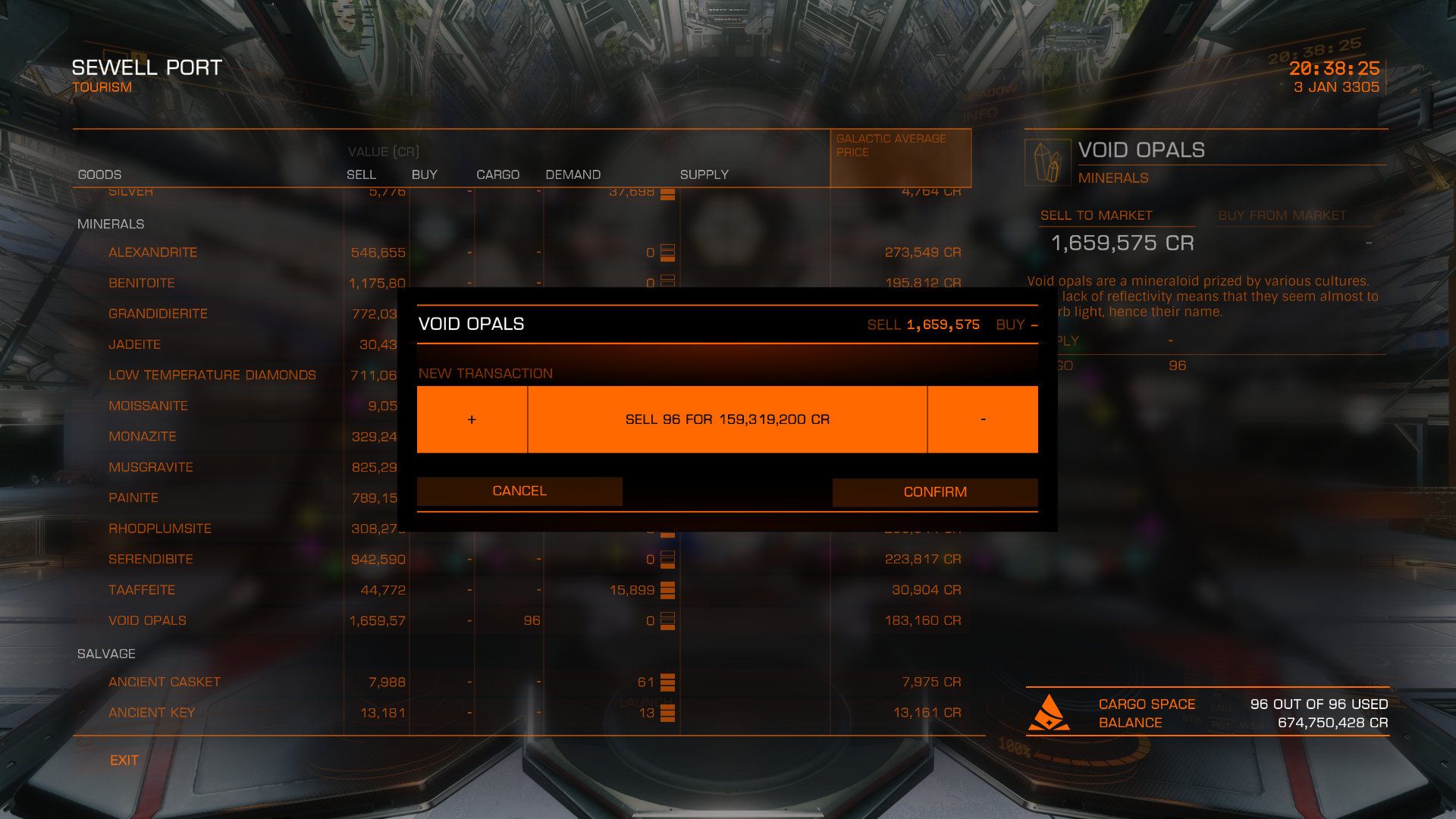Select the Serendibite row
Viewport: 1456px width, 819px height.
point(150,559)
